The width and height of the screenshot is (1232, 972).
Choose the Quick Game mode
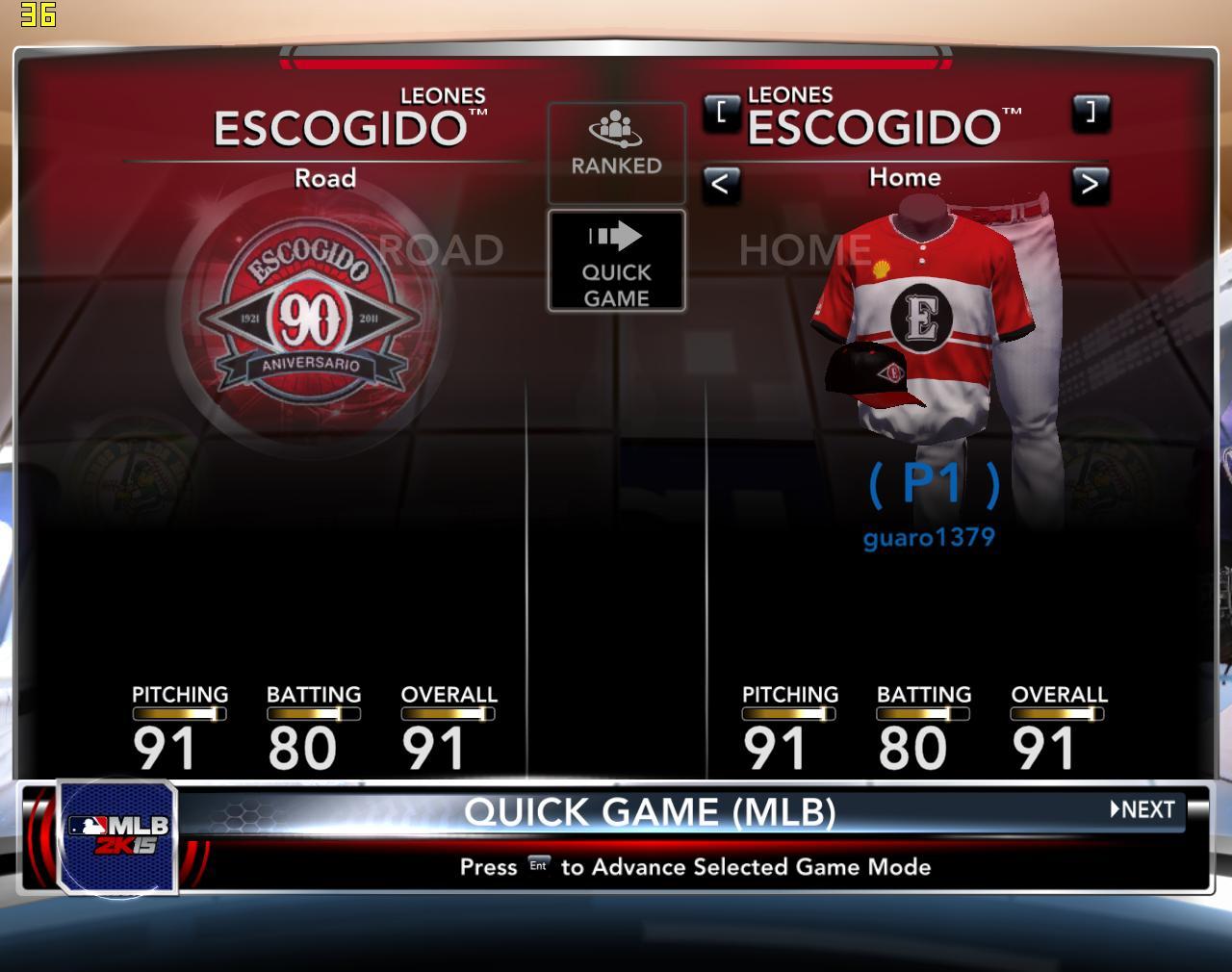(616, 261)
